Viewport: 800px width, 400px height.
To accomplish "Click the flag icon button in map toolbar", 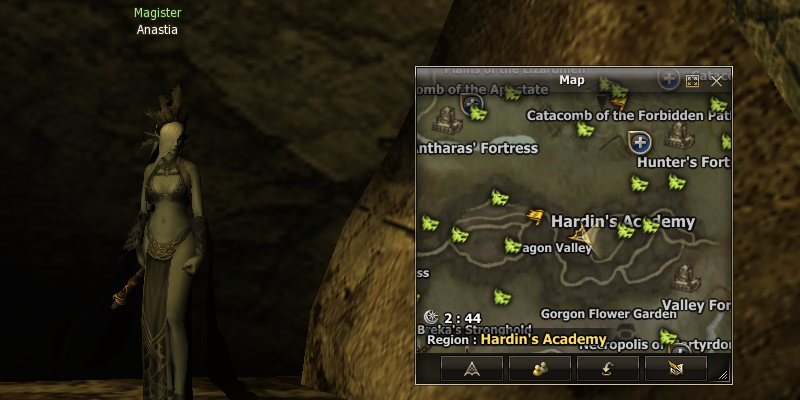I will pyautogui.click(x=676, y=369).
